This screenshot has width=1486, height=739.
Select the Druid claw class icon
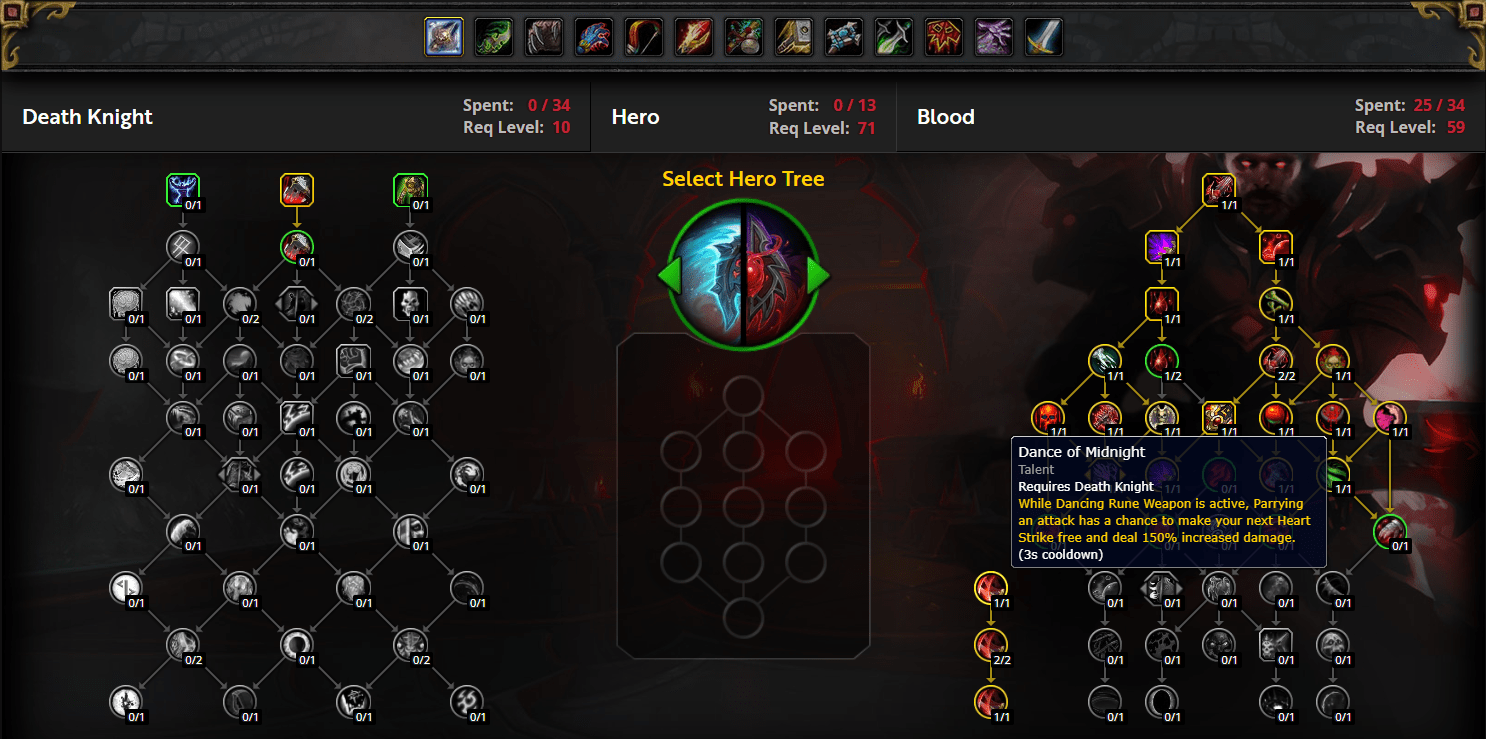[x=543, y=37]
